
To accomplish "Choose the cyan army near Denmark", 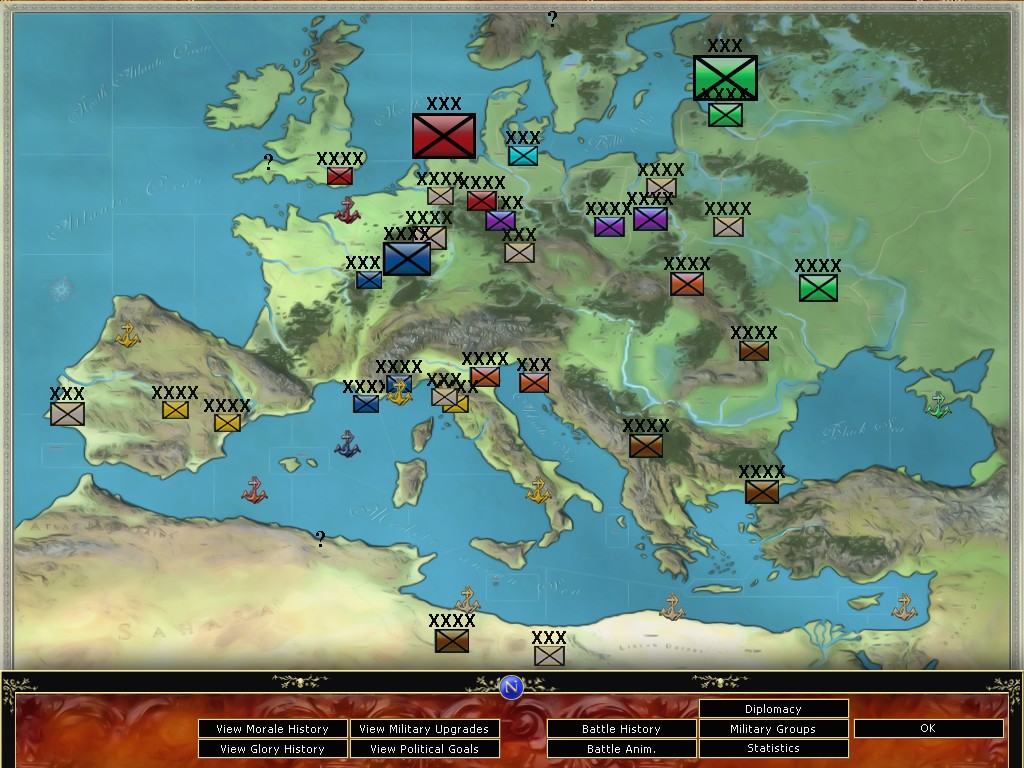I will [523, 156].
